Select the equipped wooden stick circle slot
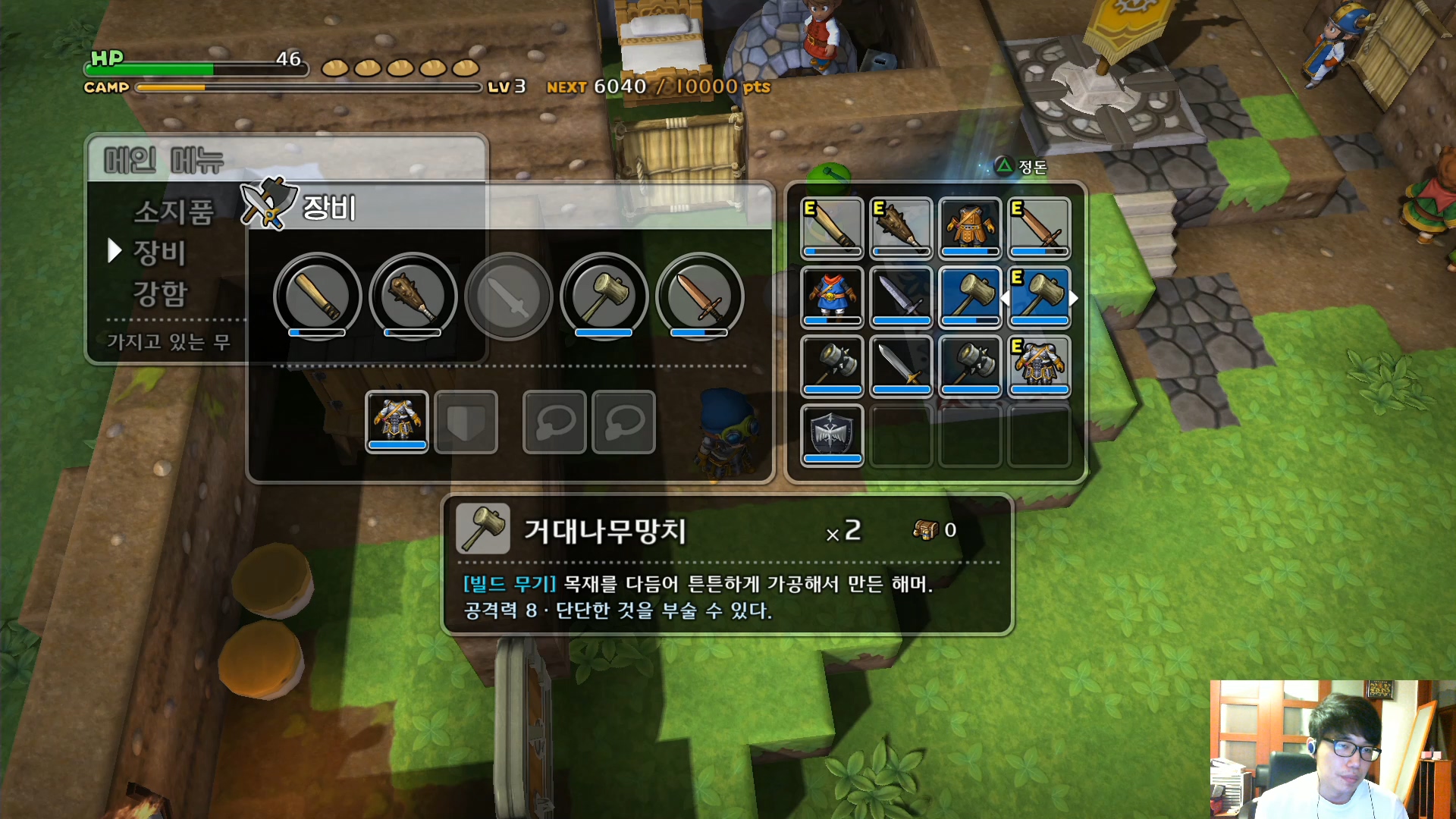Image resolution: width=1456 pixels, height=819 pixels. coord(317,296)
